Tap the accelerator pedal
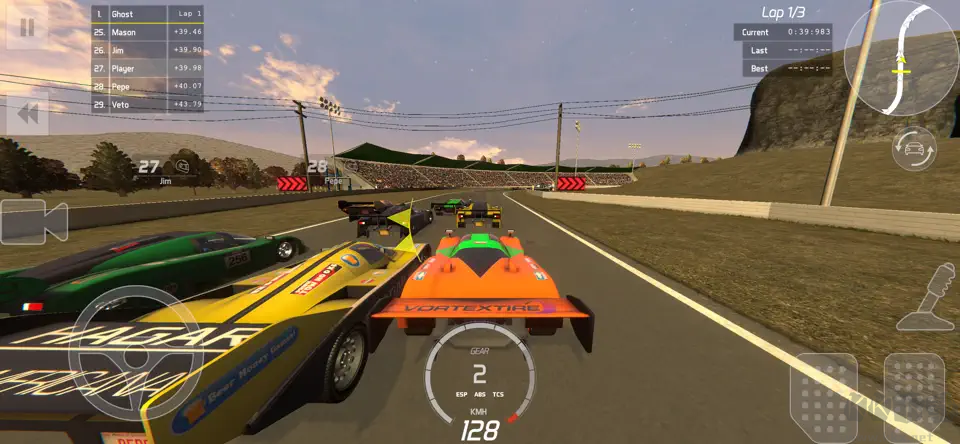Screen dimensions: 960x444 (x=914, y=397)
